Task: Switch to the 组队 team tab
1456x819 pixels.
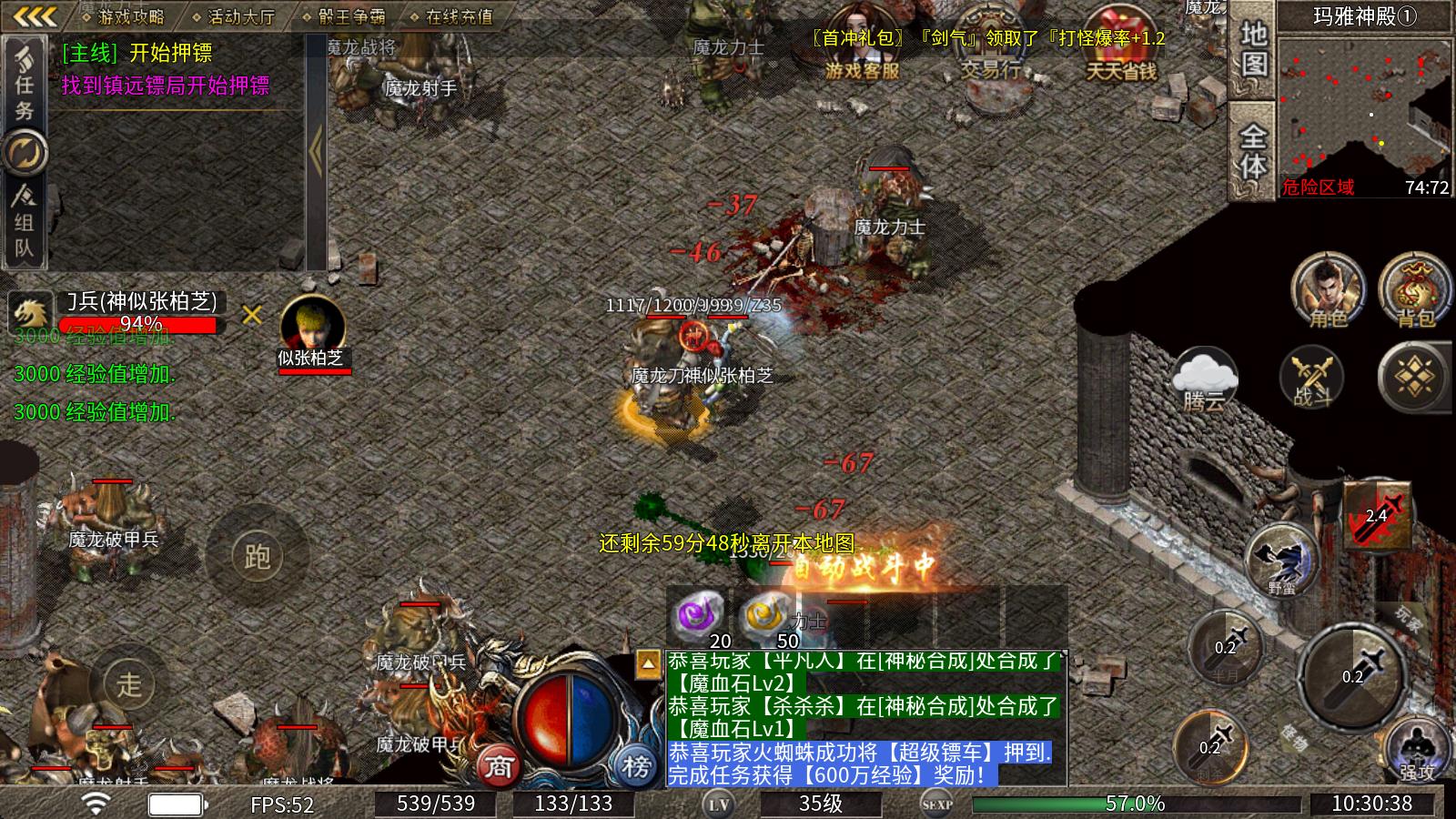Action: pyautogui.click(x=25, y=223)
